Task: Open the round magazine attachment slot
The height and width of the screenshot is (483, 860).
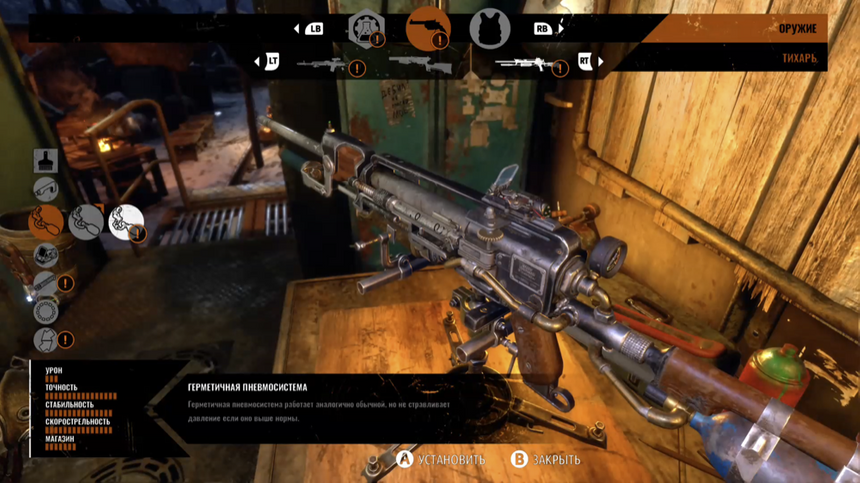Action: click(46, 311)
